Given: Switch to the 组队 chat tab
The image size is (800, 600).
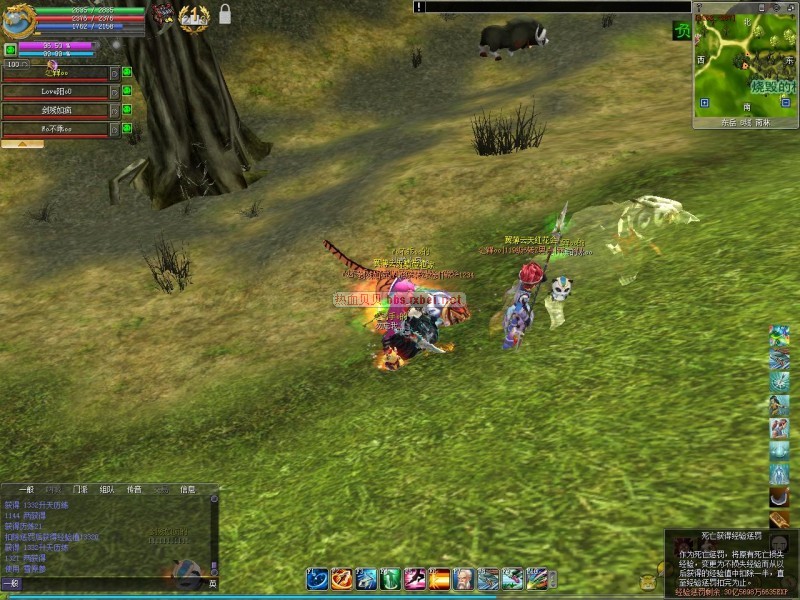Looking at the screenshot, I should [107, 490].
